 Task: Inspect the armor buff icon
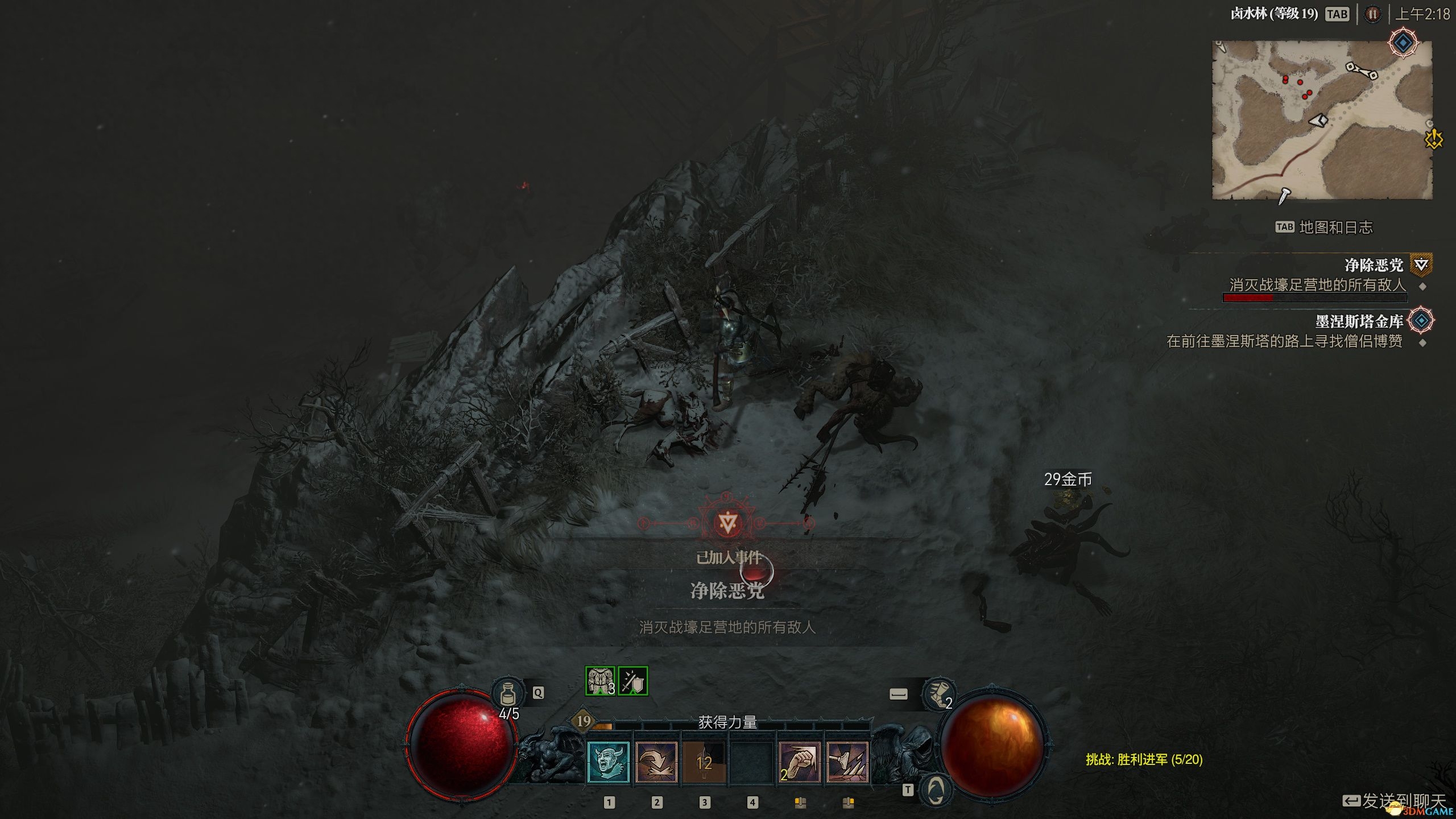tap(600, 681)
